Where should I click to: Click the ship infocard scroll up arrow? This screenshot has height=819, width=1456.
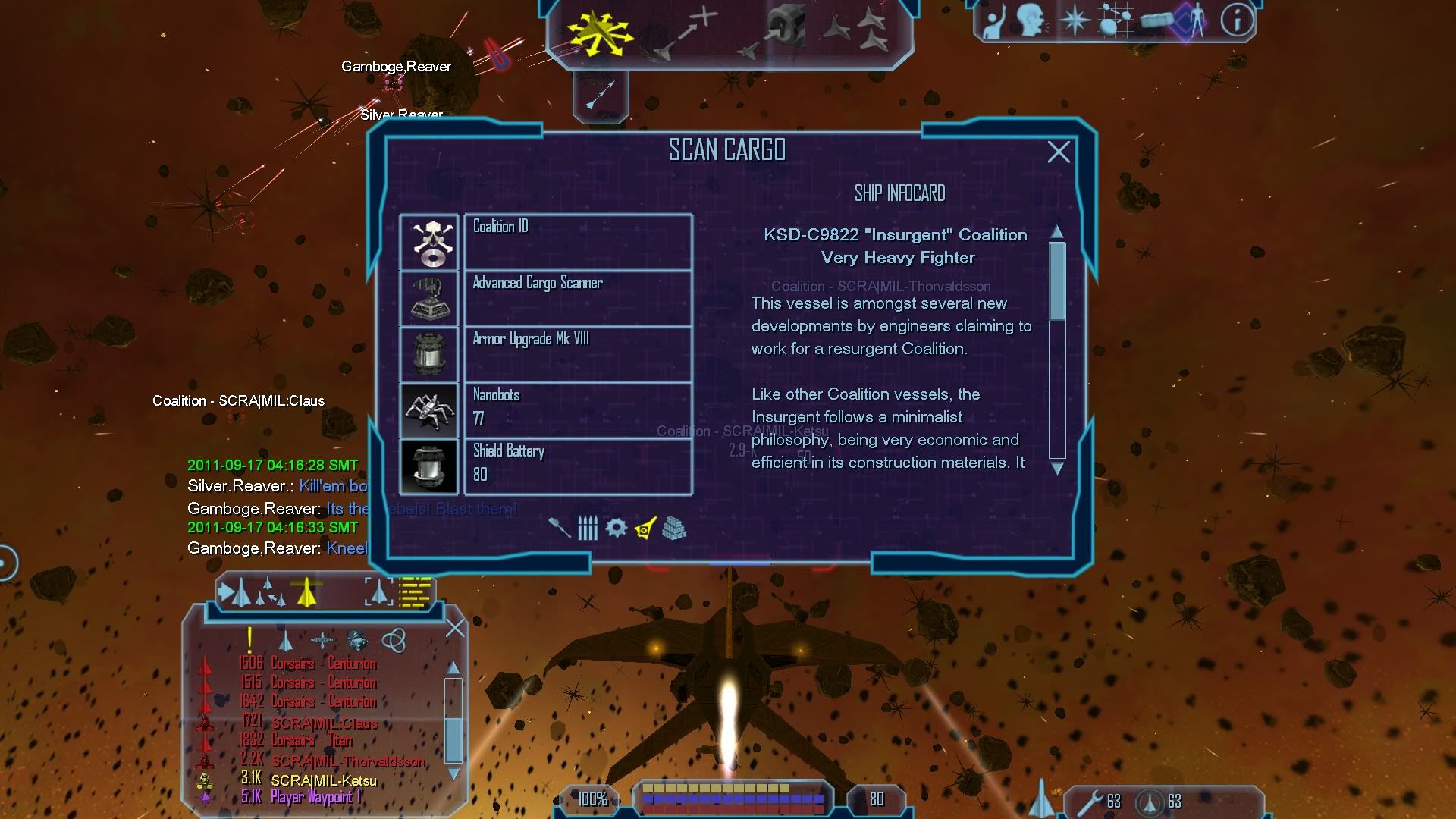(1057, 231)
